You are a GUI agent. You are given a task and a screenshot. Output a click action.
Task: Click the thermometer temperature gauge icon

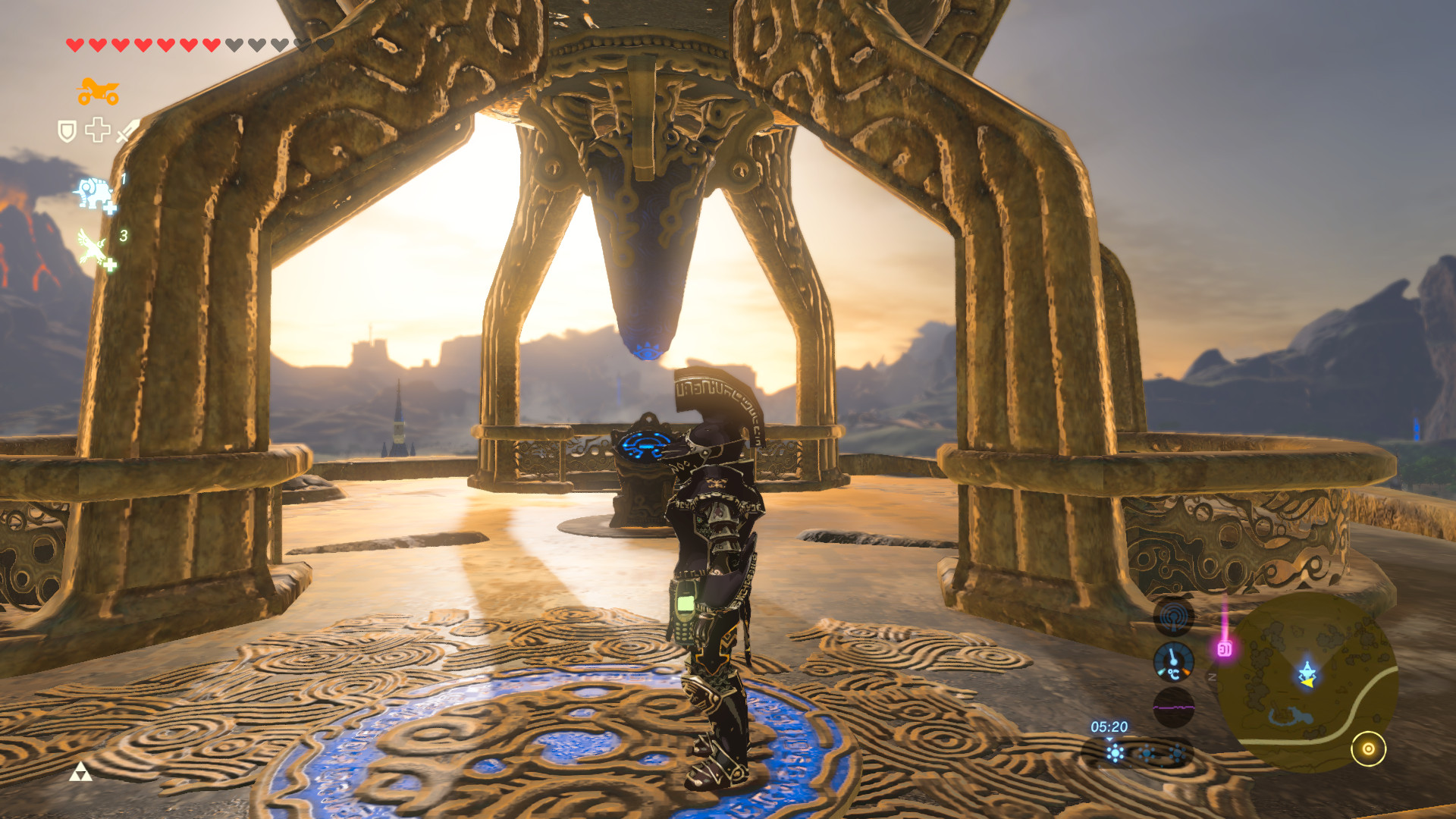click(1173, 661)
